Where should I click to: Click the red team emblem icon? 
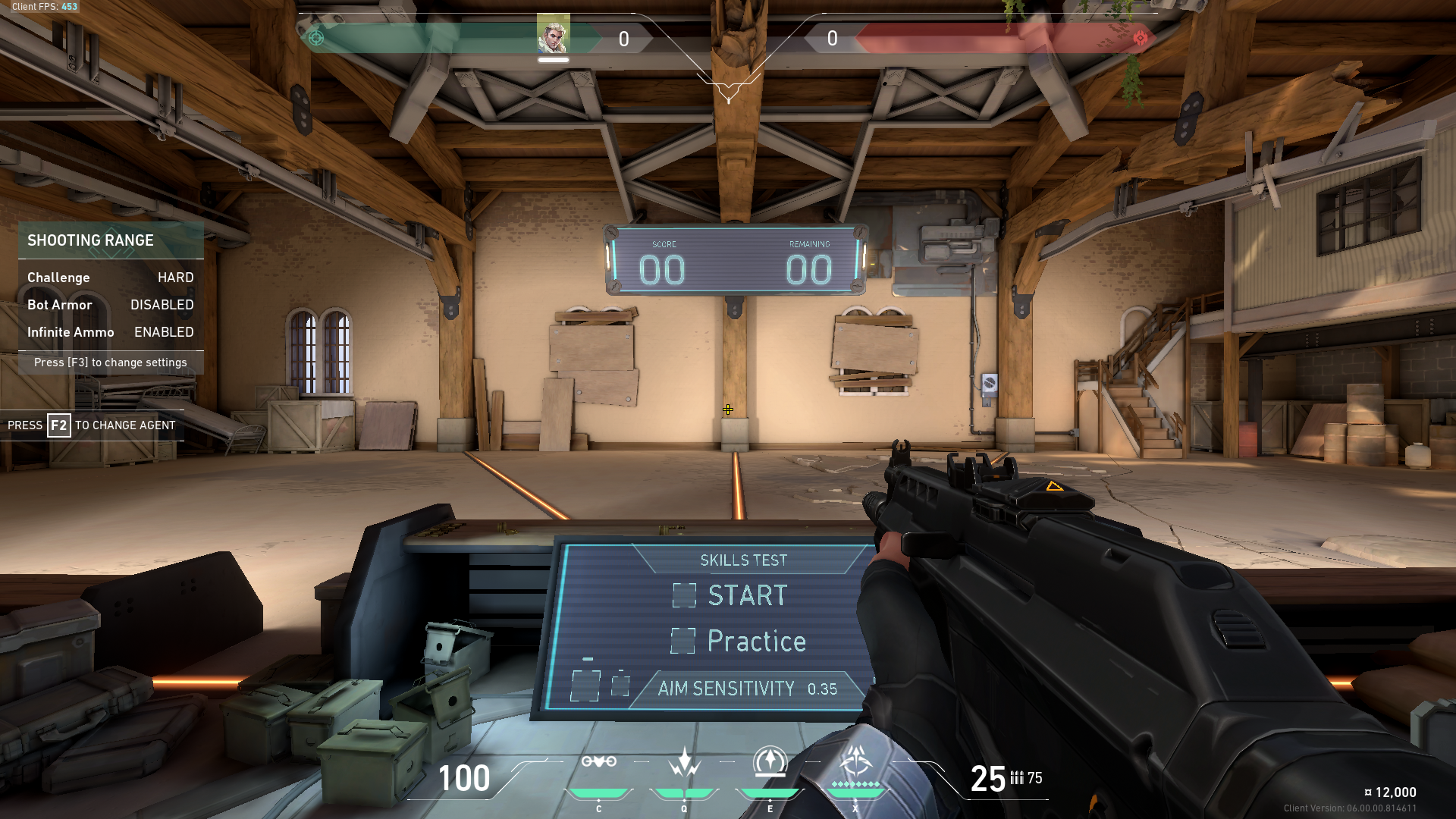1140,38
